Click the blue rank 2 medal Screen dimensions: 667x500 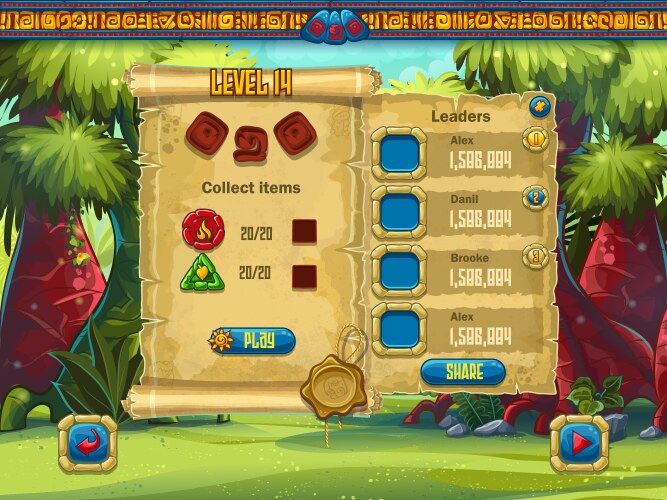click(534, 198)
